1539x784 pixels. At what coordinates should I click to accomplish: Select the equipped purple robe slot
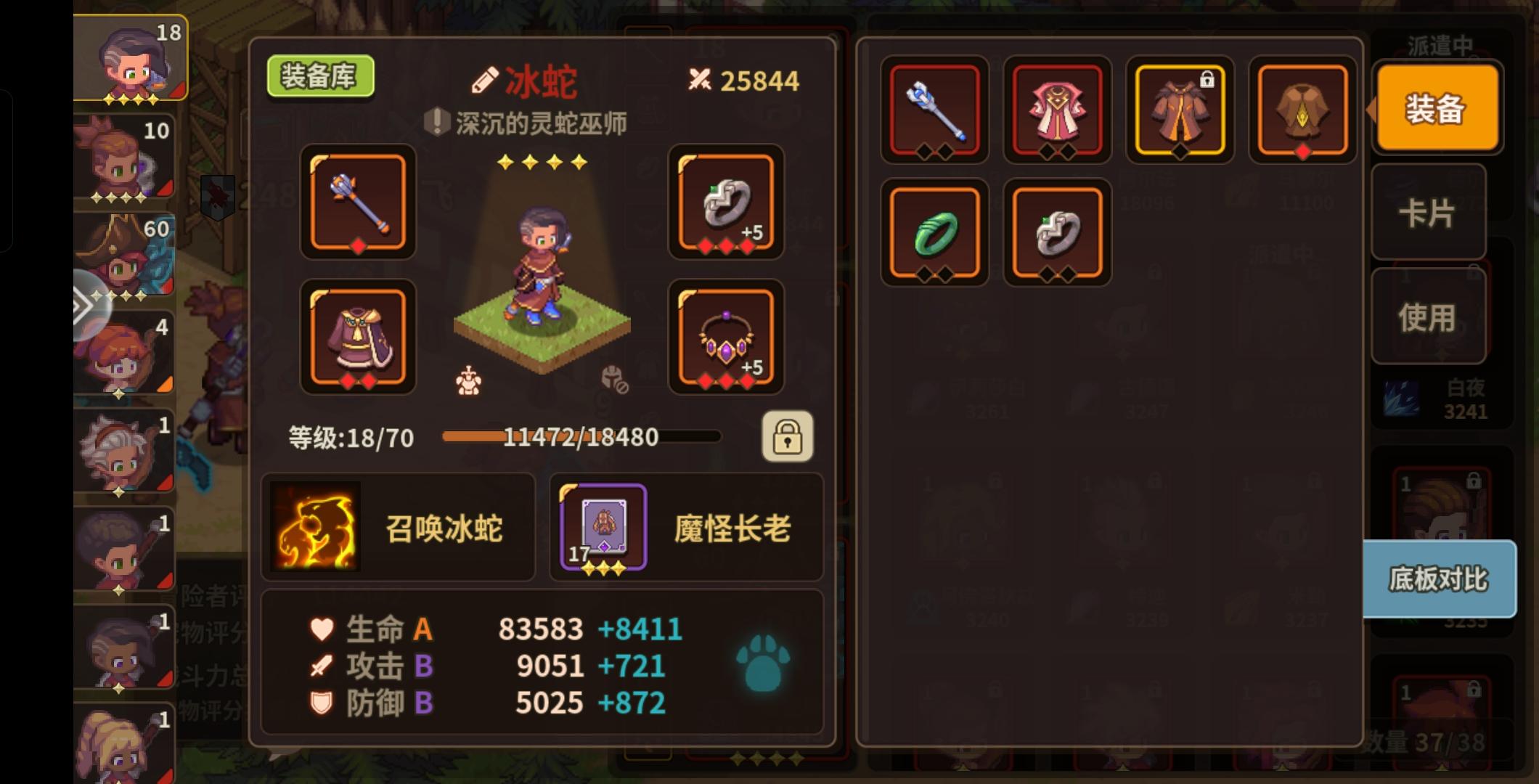(x=359, y=338)
